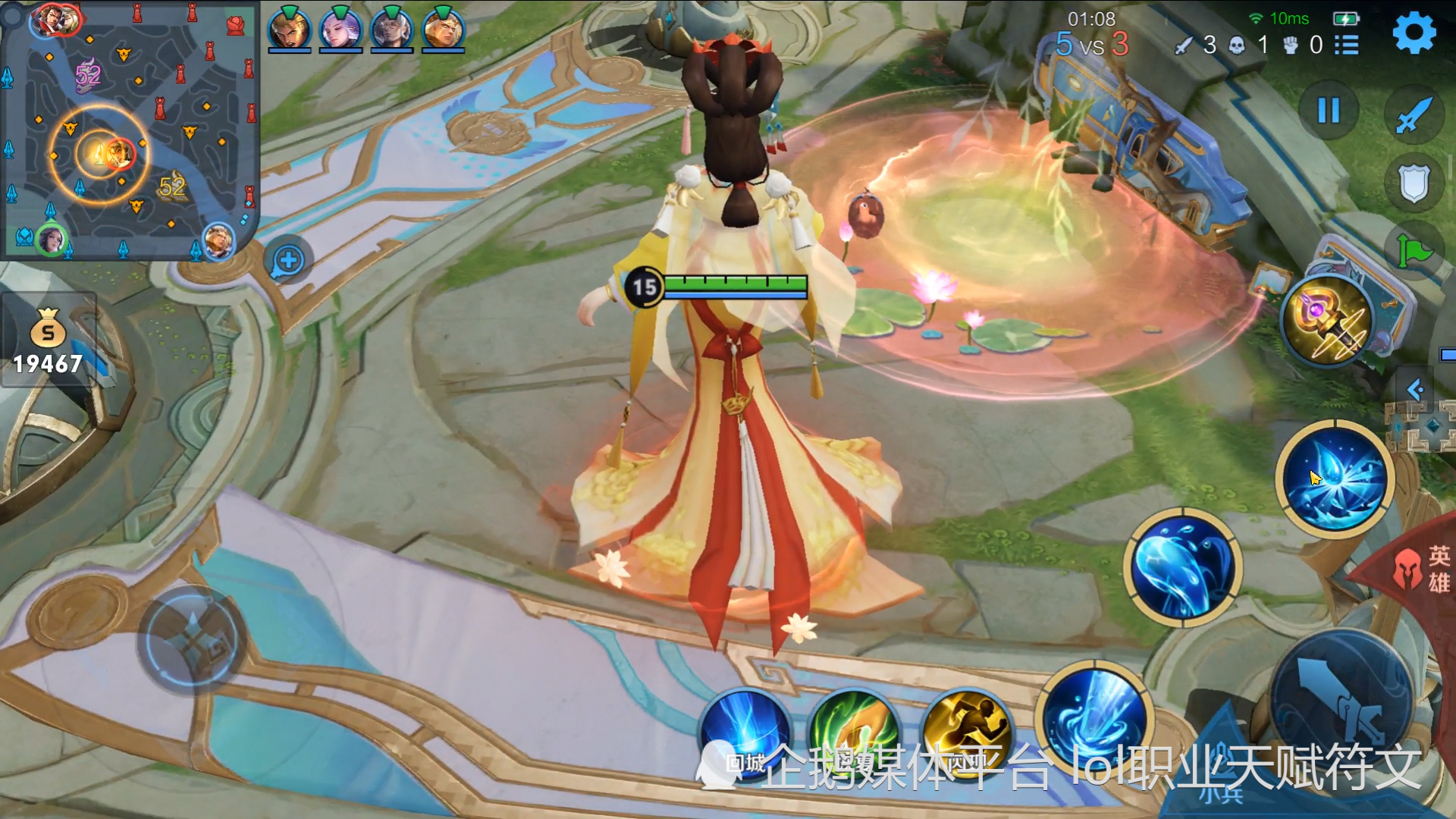The height and width of the screenshot is (819, 1456).
Task: Send the gather signal with the green flag
Action: (x=1414, y=250)
